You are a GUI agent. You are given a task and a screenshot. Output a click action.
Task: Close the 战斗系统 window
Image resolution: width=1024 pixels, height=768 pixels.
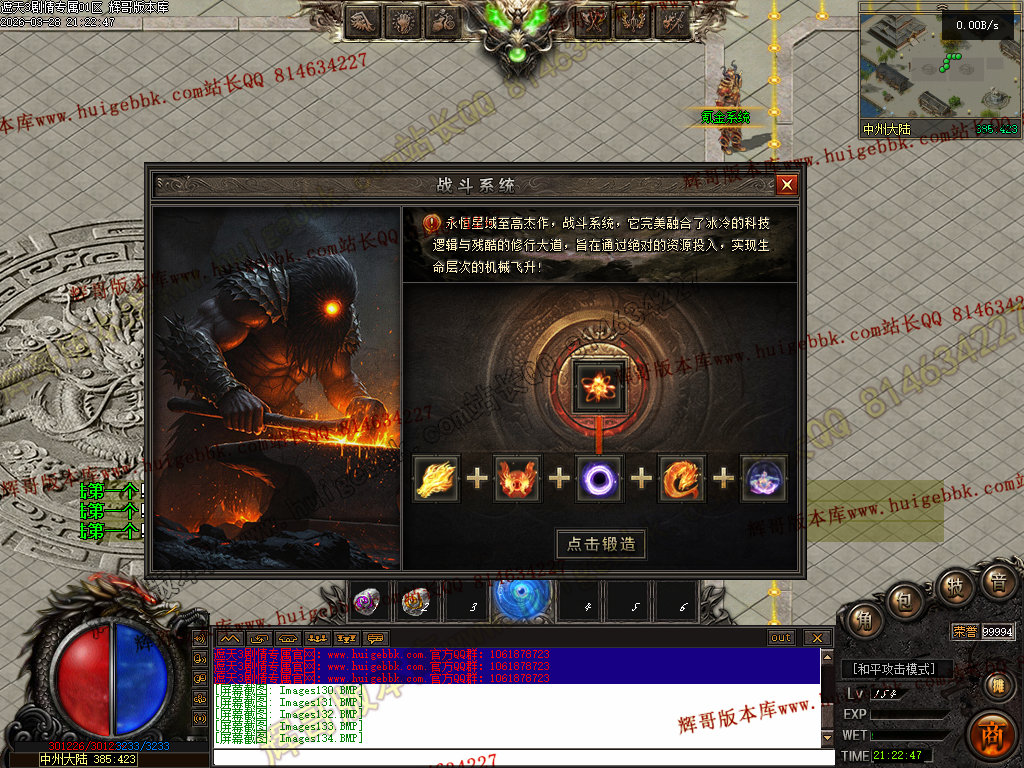click(787, 185)
